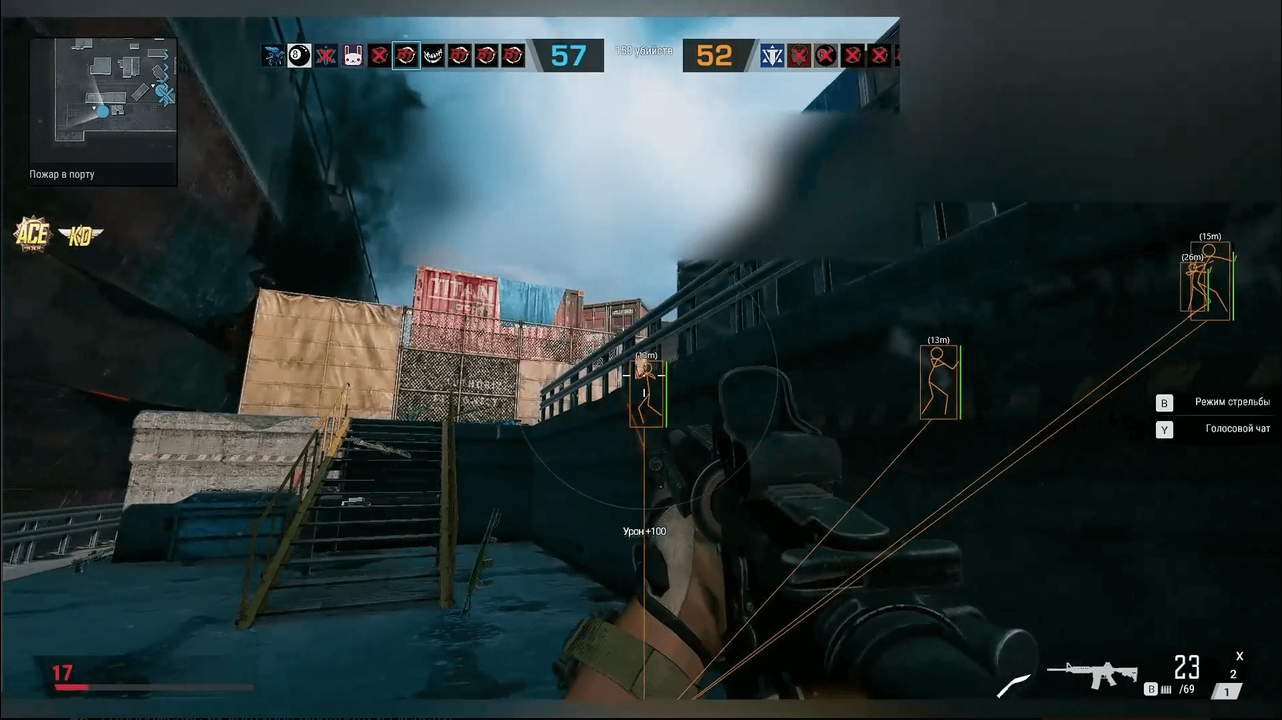The height and width of the screenshot is (720, 1282).
Task: Click the blue dragon player avatar
Action: coord(273,56)
